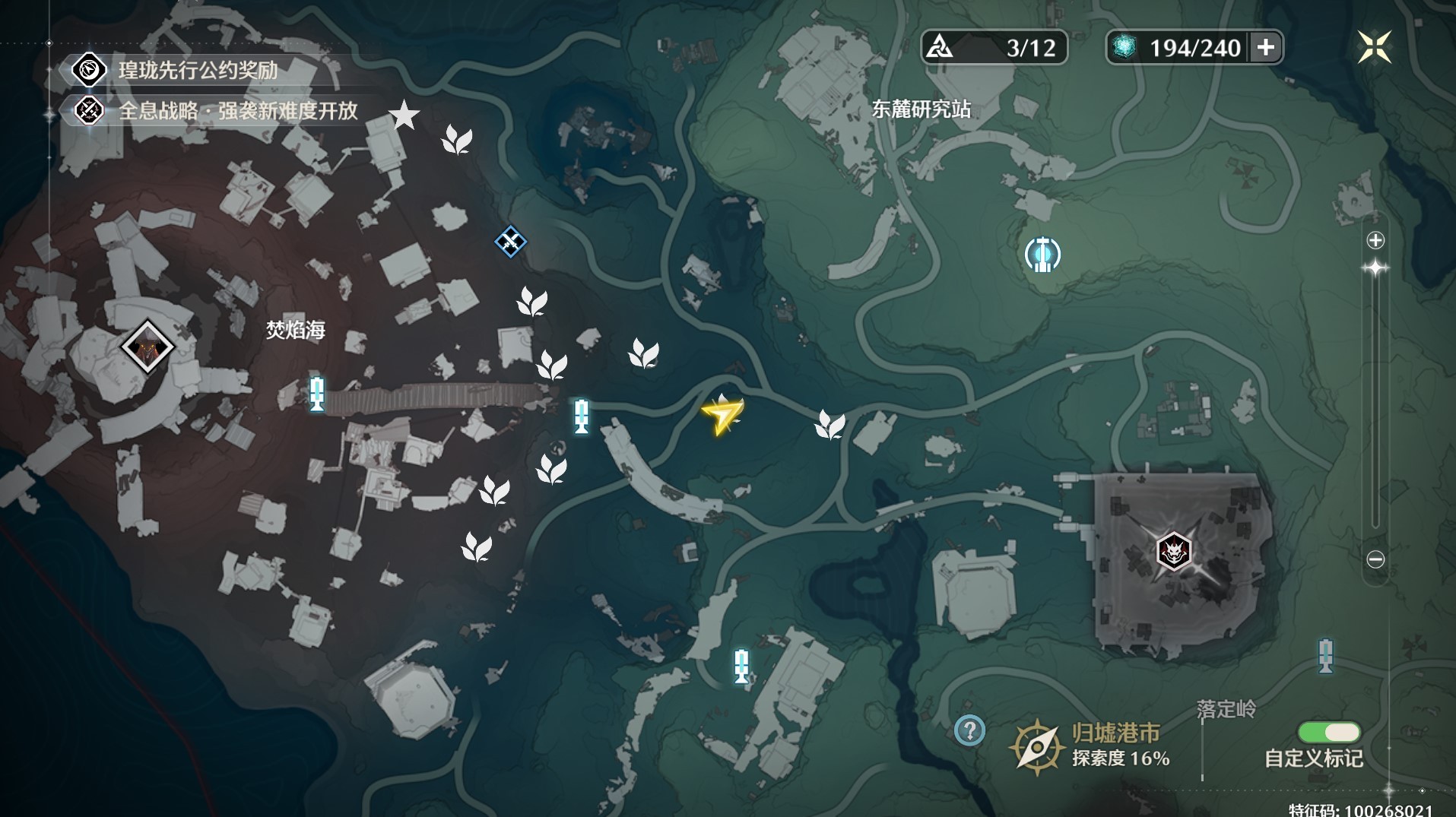Open the question mark help button
Viewport: 1456px width, 817px height.
pos(969,731)
